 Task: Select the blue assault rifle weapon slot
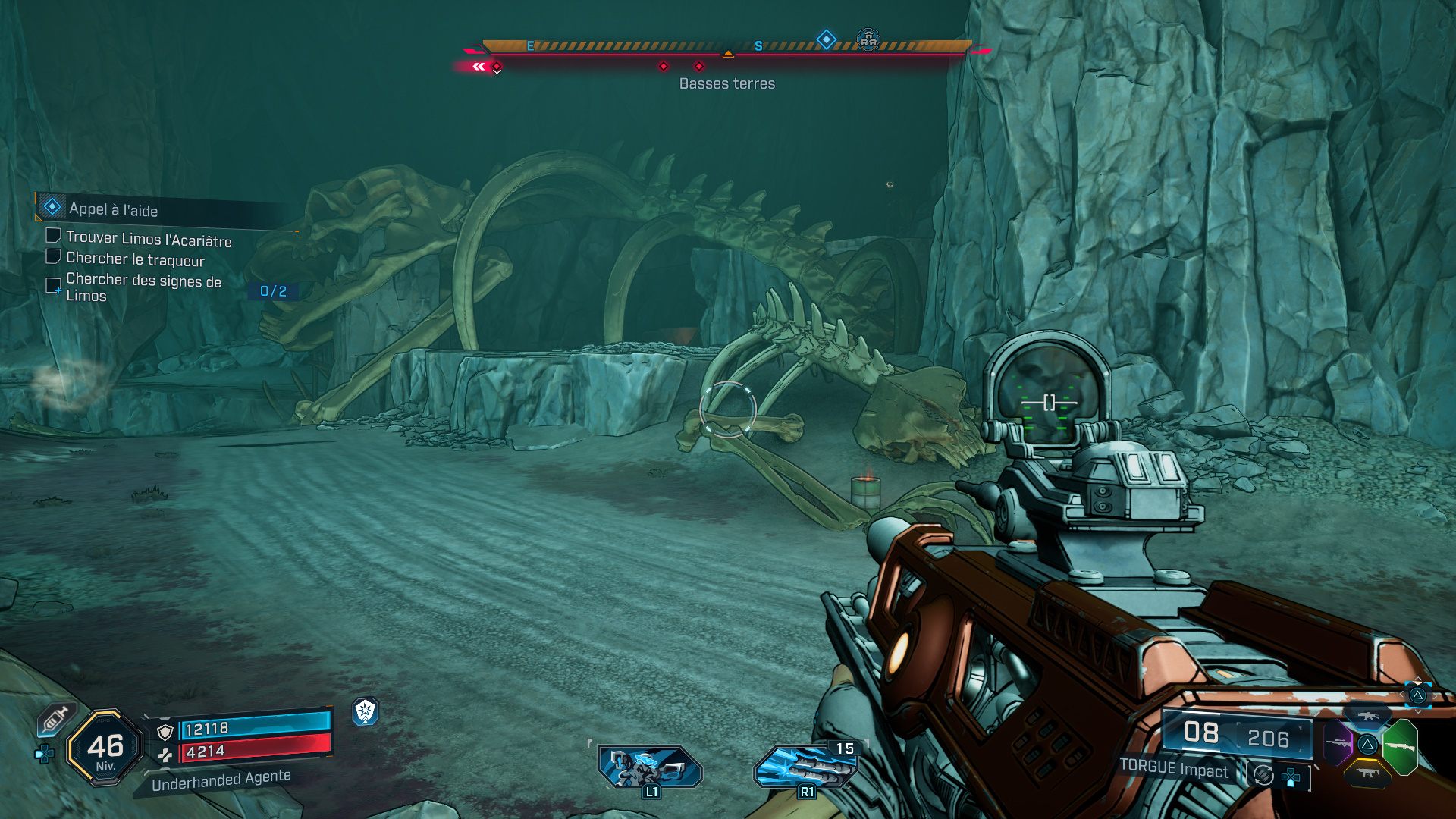tap(1368, 716)
